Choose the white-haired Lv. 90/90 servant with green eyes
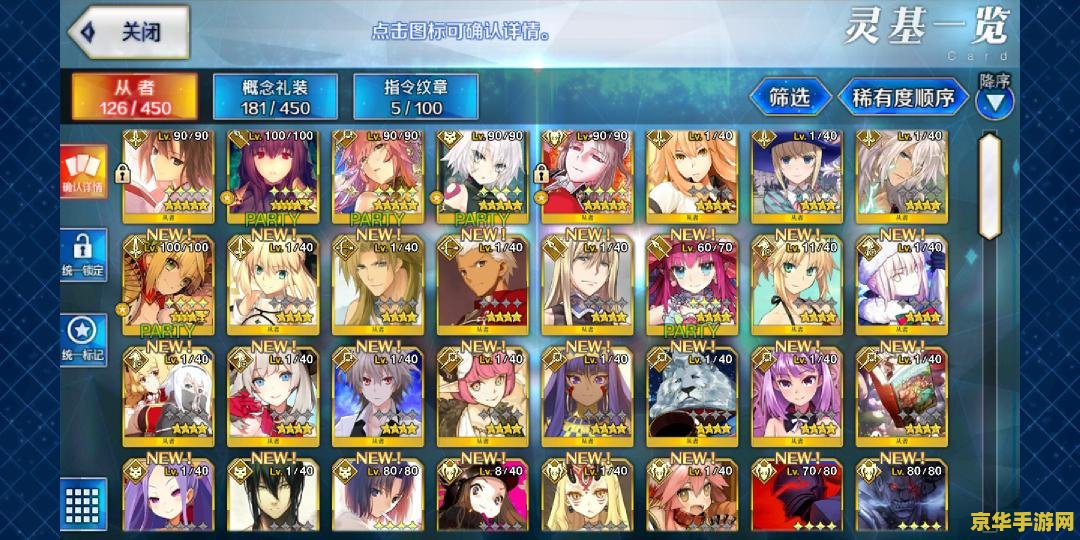1080x540 pixels. (x=482, y=176)
